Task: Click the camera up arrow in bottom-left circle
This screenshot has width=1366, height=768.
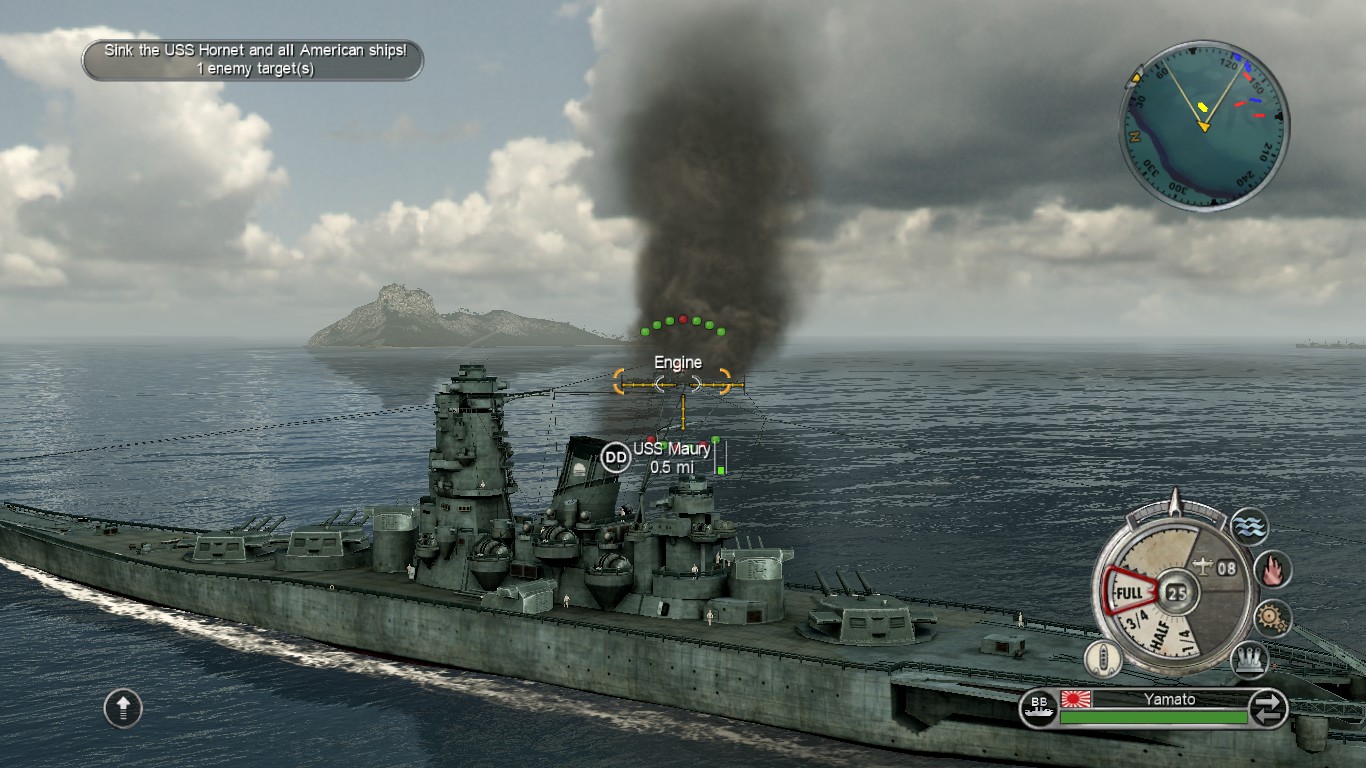Action: 122,707
